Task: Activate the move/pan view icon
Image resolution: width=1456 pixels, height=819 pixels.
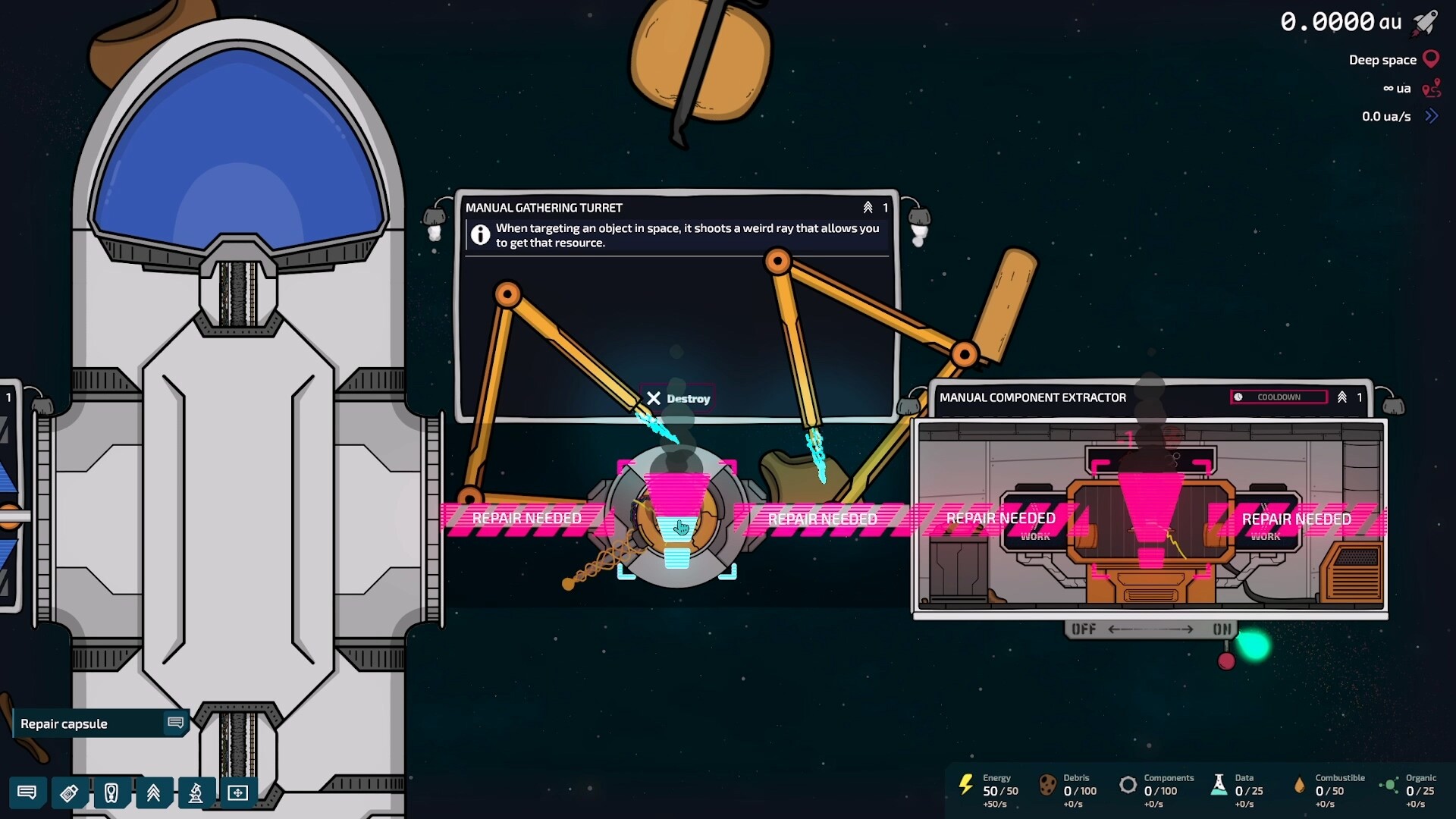Action: (239, 793)
